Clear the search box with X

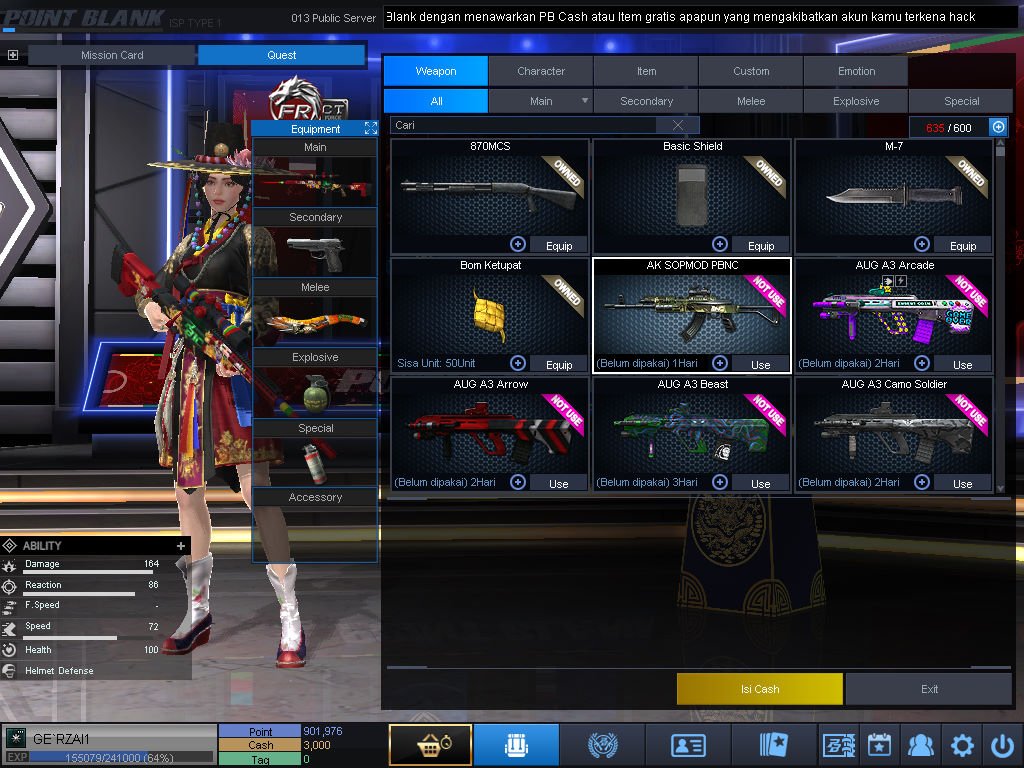(x=678, y=125)
